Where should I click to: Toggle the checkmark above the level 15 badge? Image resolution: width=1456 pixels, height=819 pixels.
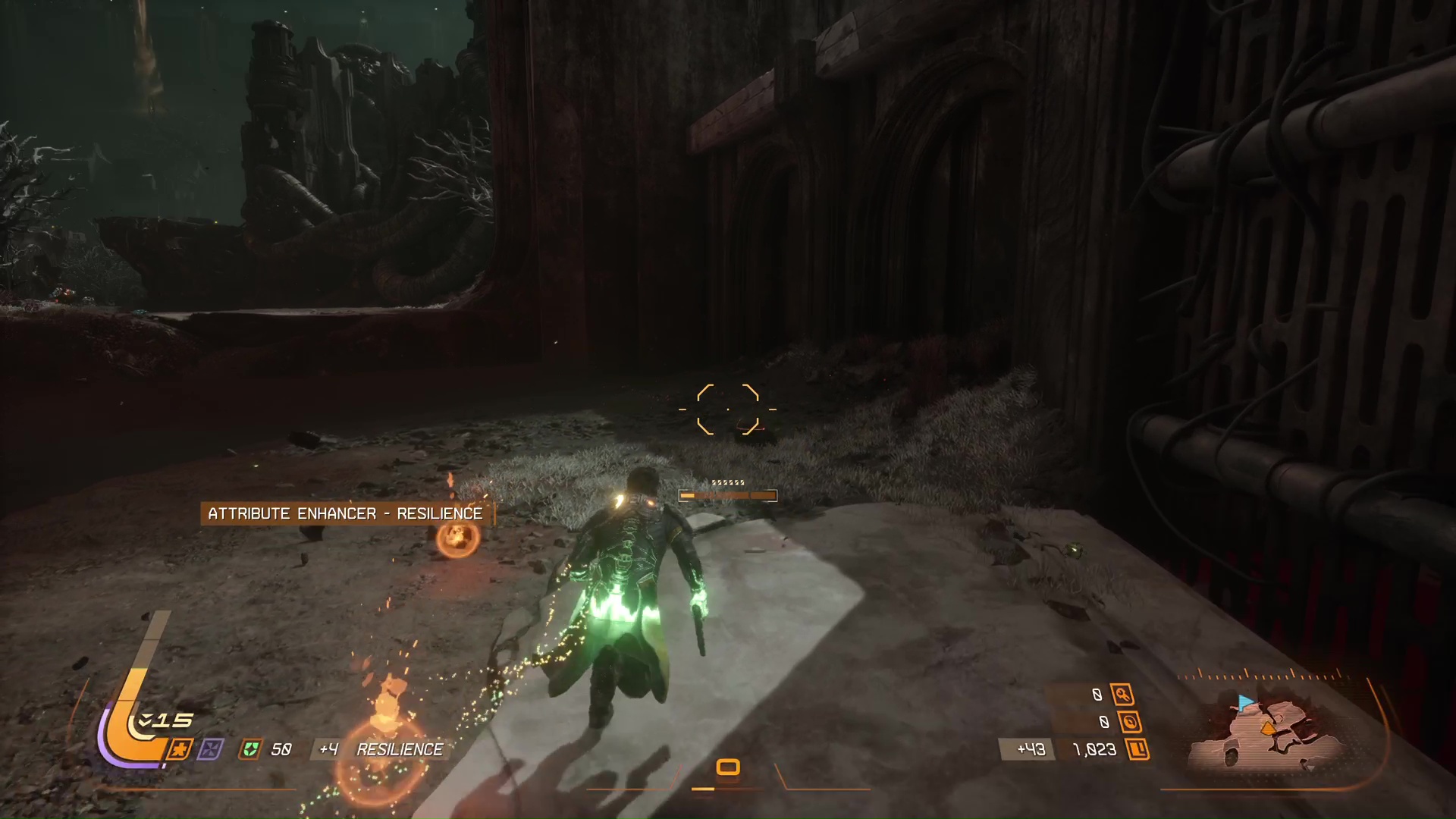(x=145, y=720)
